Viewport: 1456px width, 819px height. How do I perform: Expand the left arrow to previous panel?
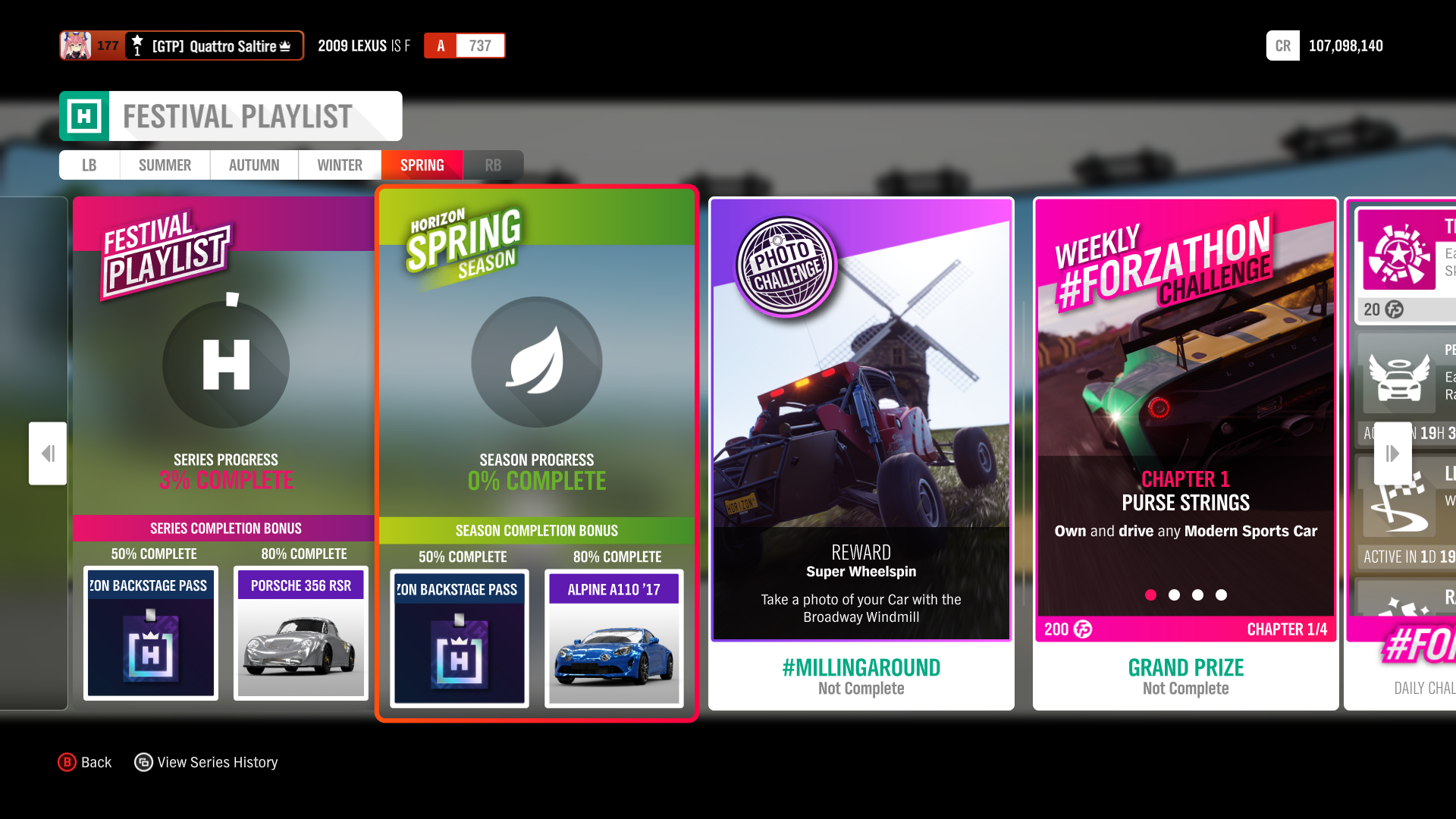click(x=47, y=453)
